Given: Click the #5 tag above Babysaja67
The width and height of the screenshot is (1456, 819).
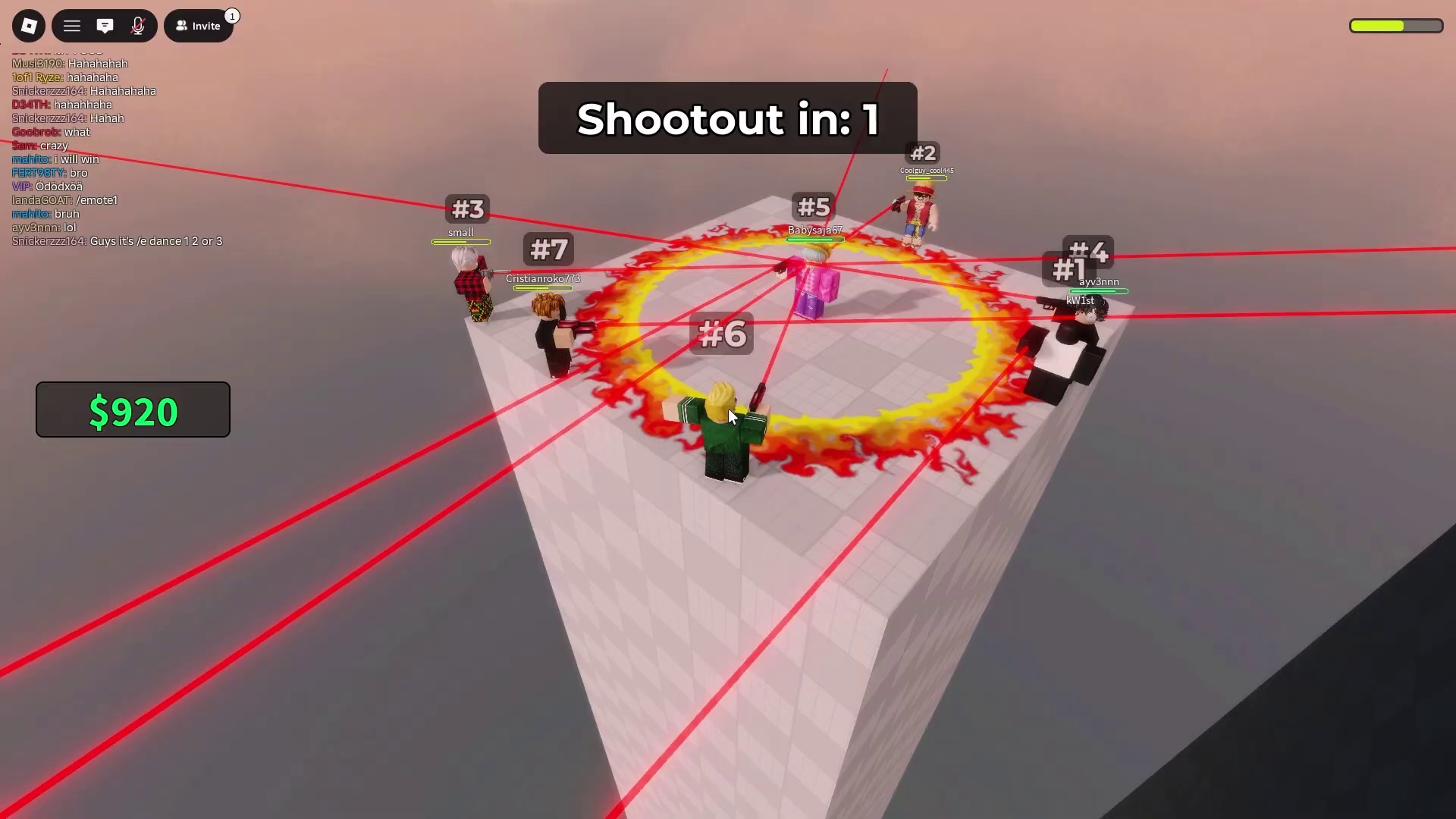Looking at the screenshot, I should click(x=814, y=206).
